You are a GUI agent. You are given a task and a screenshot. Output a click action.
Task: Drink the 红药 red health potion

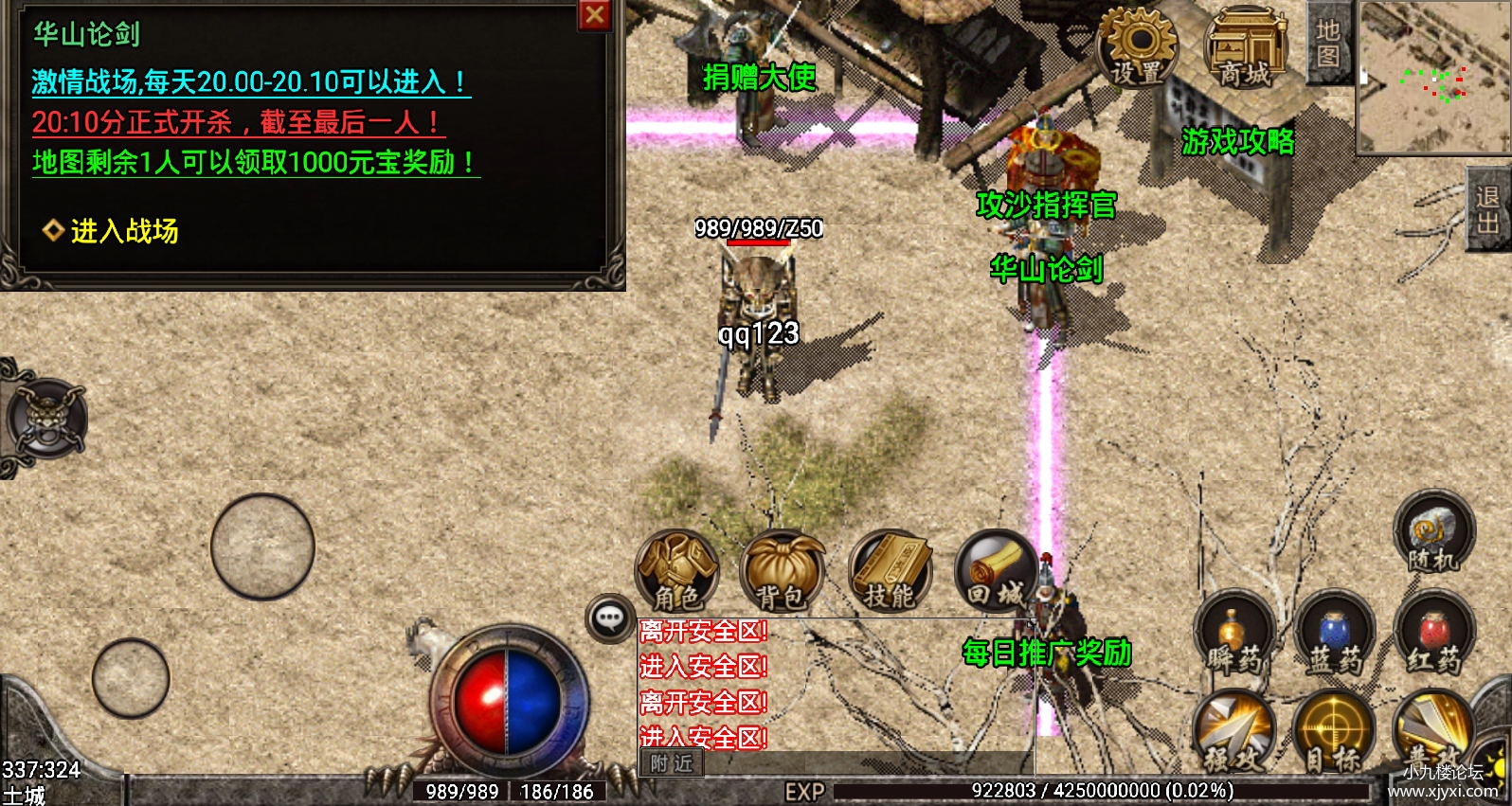coord(1434,635)
